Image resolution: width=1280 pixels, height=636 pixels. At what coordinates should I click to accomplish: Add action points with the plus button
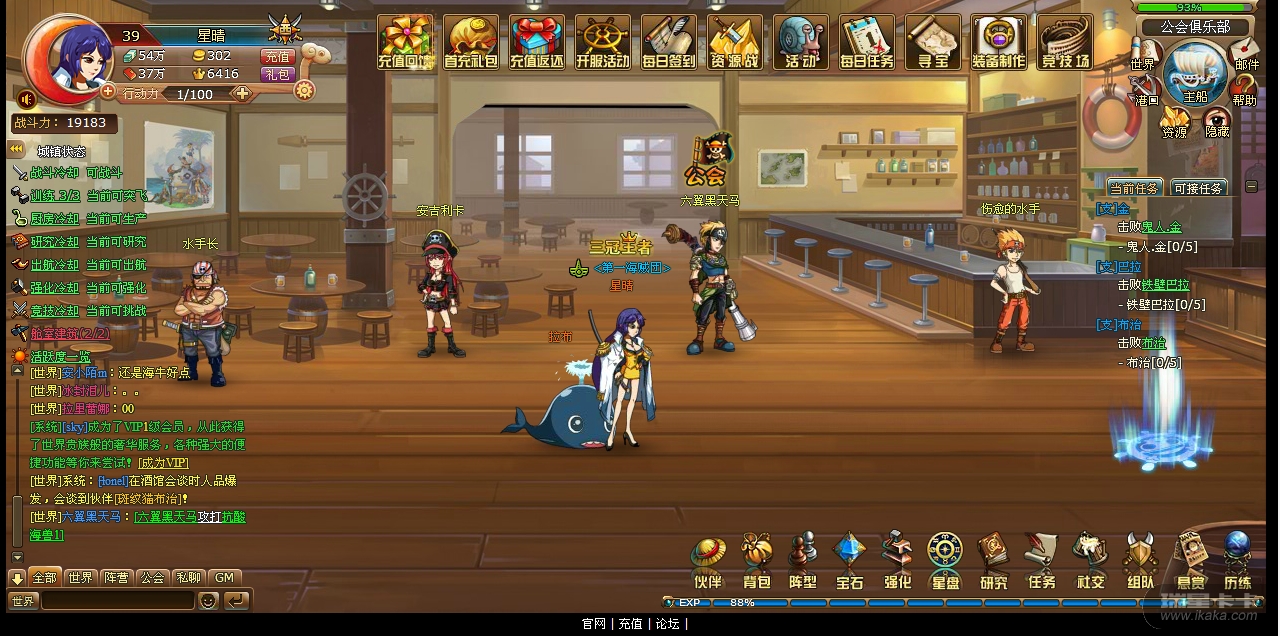point(241,94)
